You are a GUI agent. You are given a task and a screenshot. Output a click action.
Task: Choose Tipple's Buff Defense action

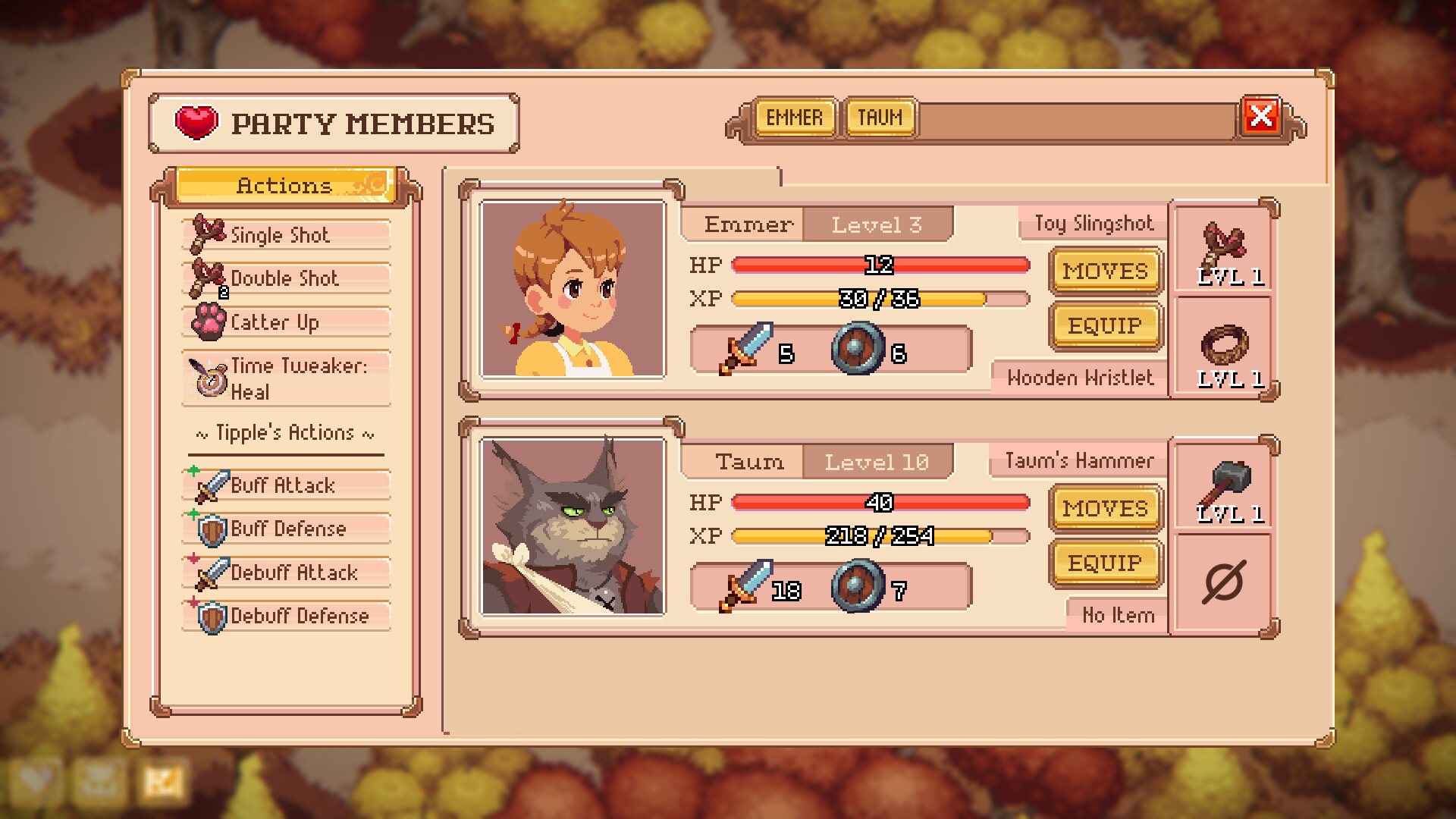pyautogui.click(x=286, y=529)
